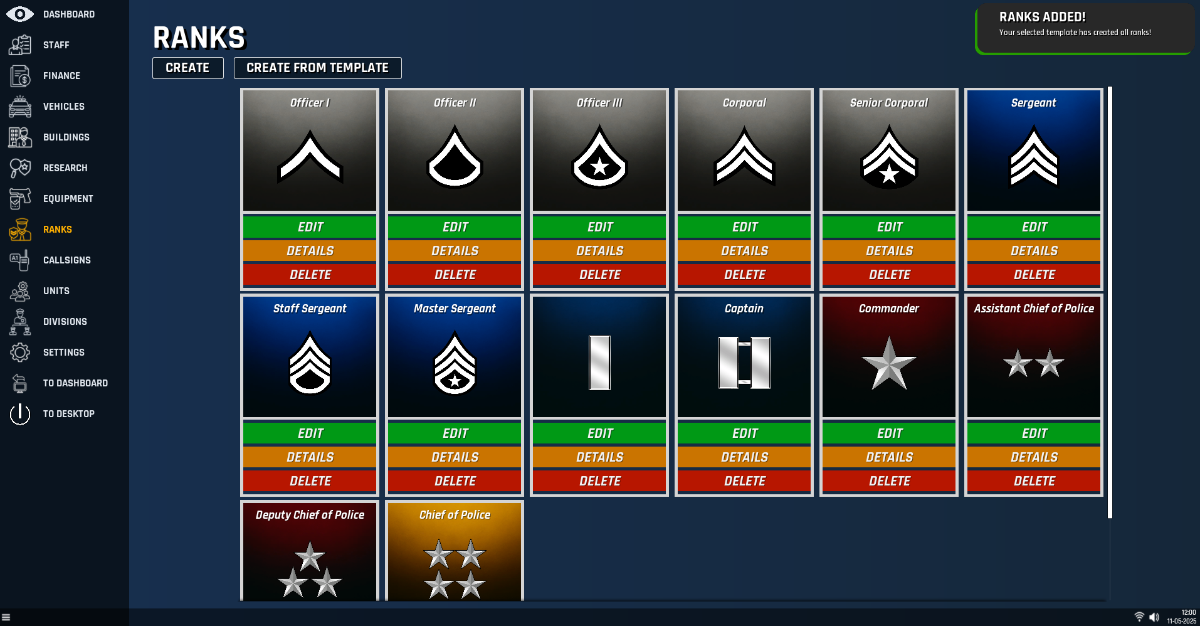The width and height of the screenshot is (1200, 626).
Task: Open the Units section
Action: 56,291
